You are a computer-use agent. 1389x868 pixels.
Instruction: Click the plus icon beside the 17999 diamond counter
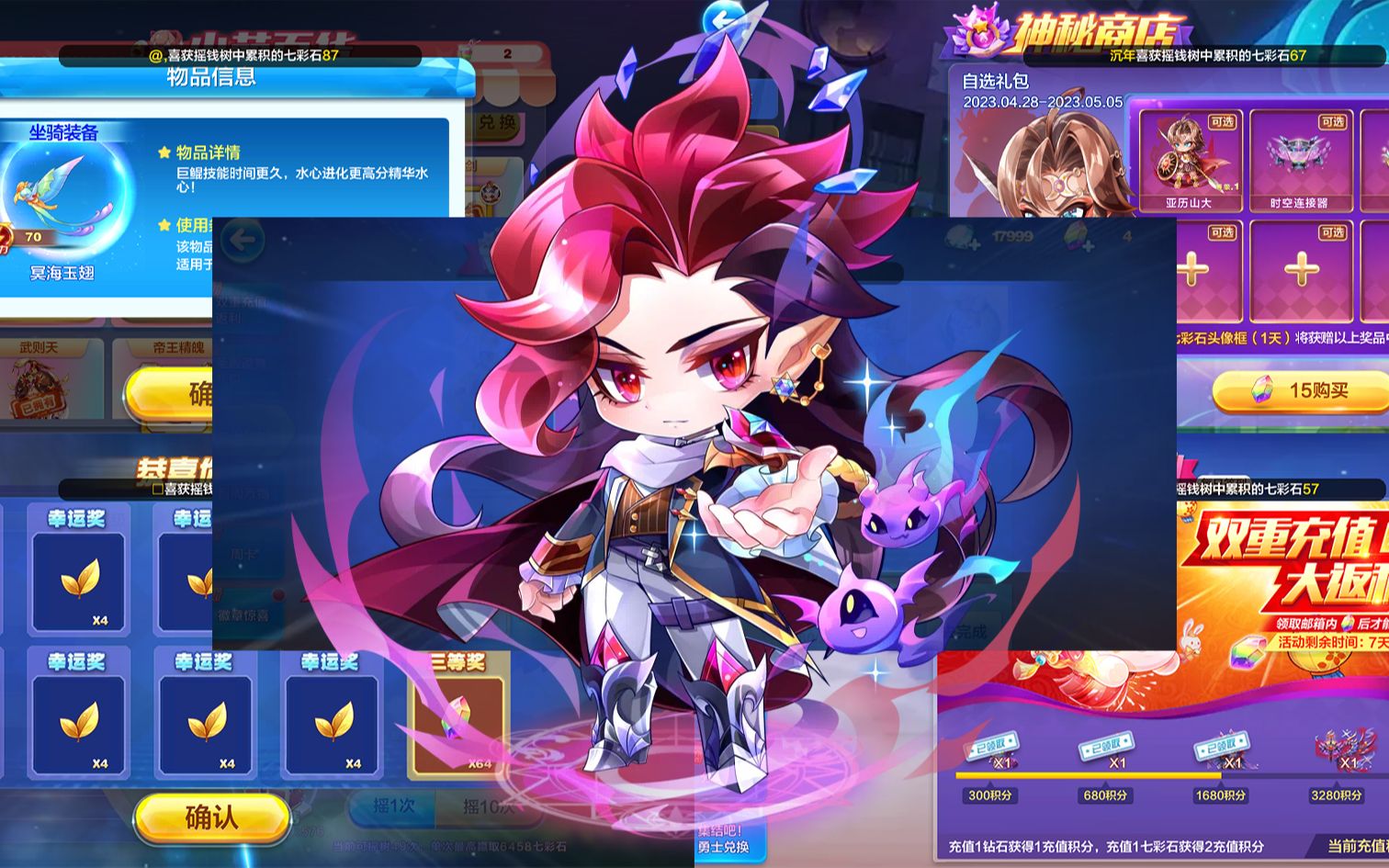click(974, 245)
